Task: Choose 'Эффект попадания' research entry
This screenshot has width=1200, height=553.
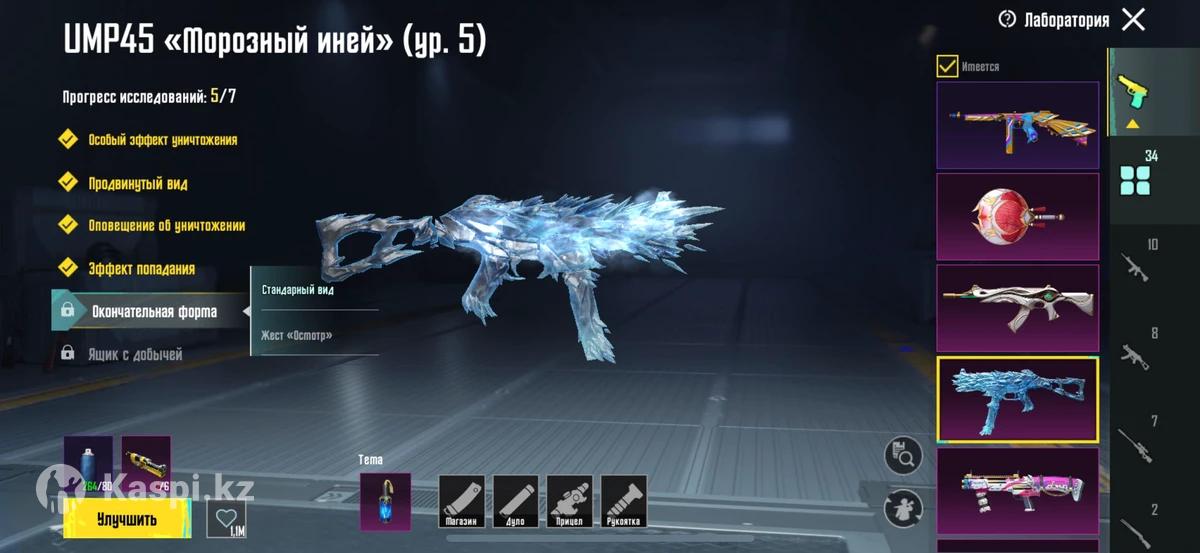Action: point(141,268)
